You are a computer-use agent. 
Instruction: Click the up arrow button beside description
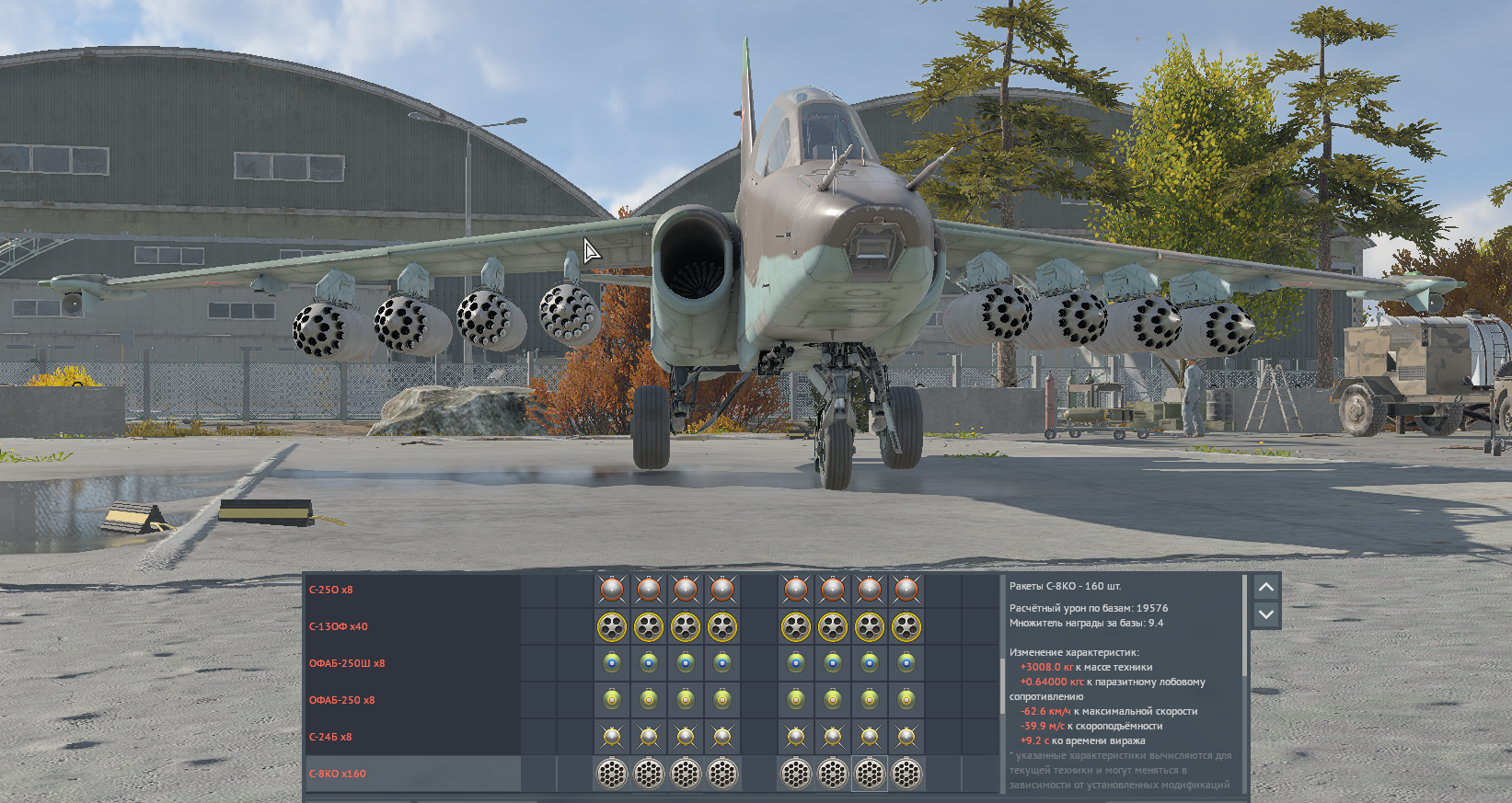point(1266,587)
